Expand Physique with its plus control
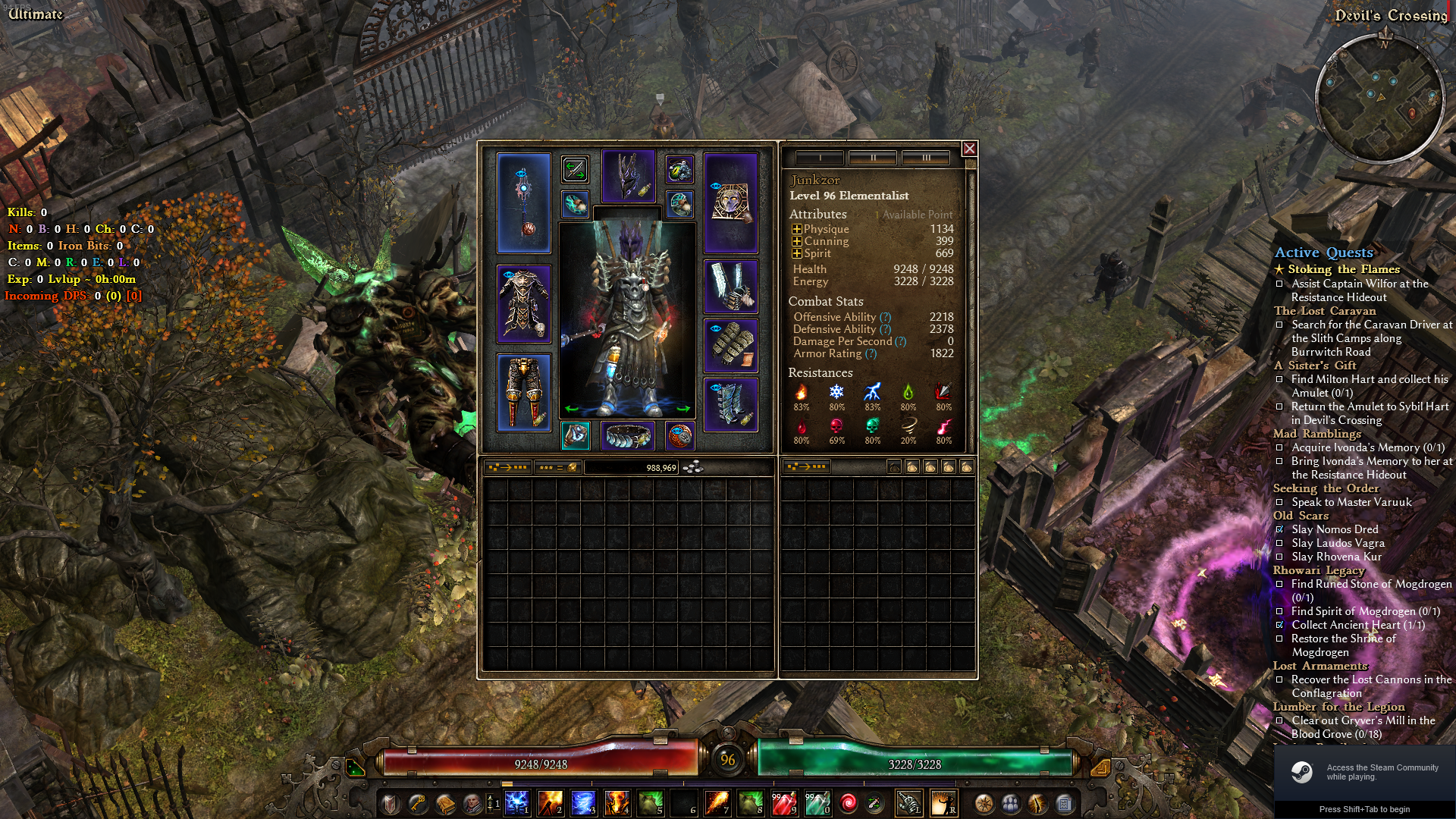Screen dimensions: 1456x819 click(x=796, y=229)
